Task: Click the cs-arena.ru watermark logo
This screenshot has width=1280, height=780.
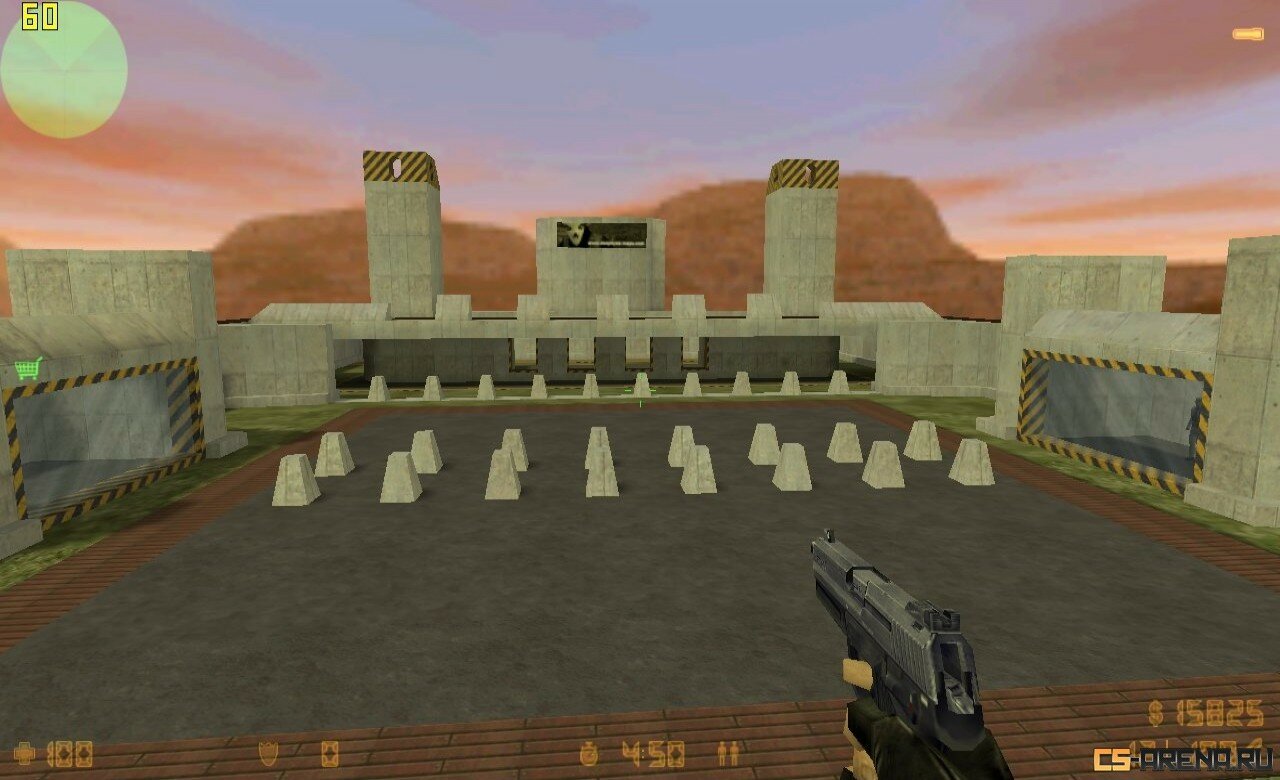Action: (x=1181, y=759)
